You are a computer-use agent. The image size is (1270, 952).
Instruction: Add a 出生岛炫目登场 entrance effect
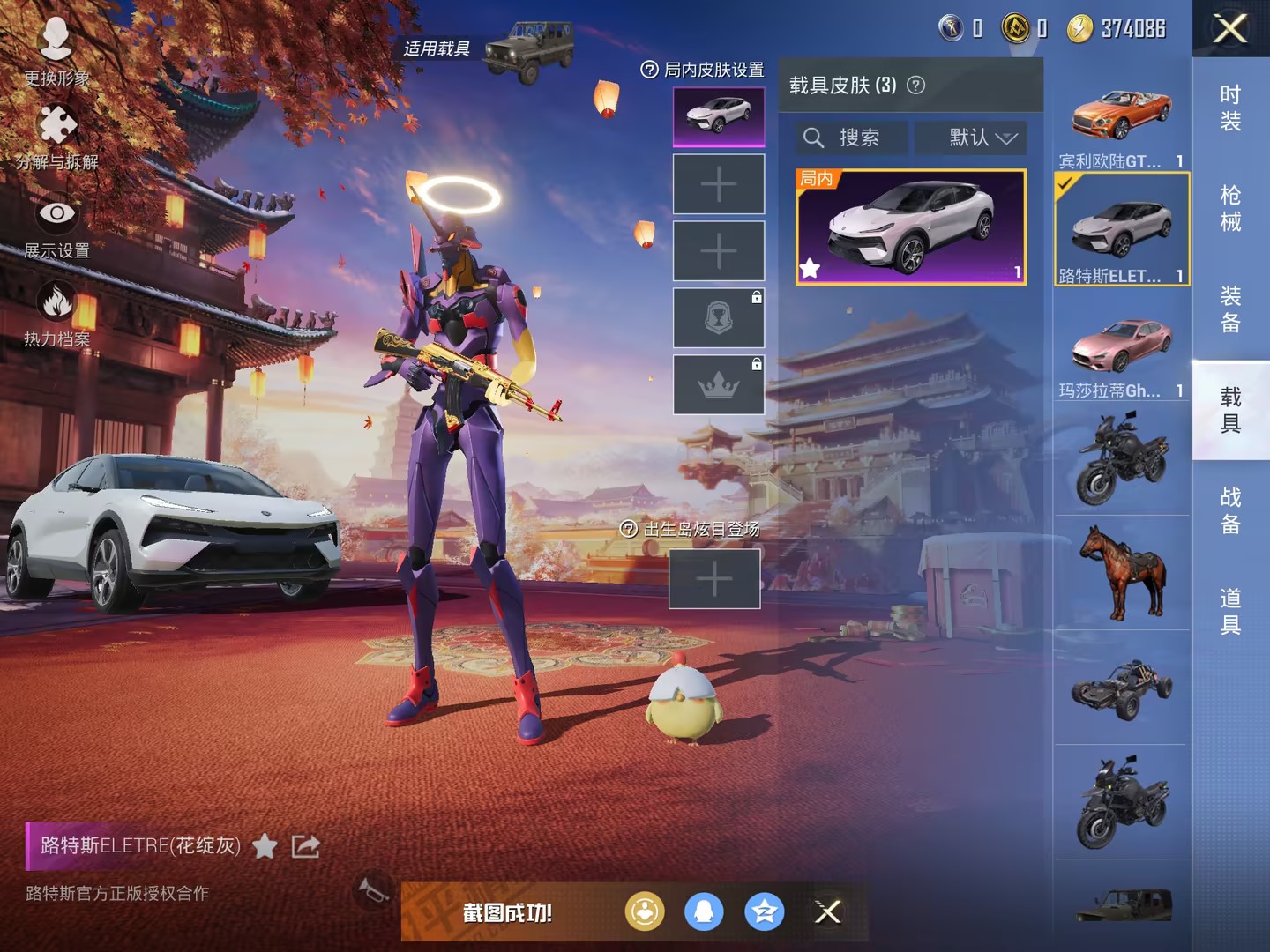coord(714,579)
